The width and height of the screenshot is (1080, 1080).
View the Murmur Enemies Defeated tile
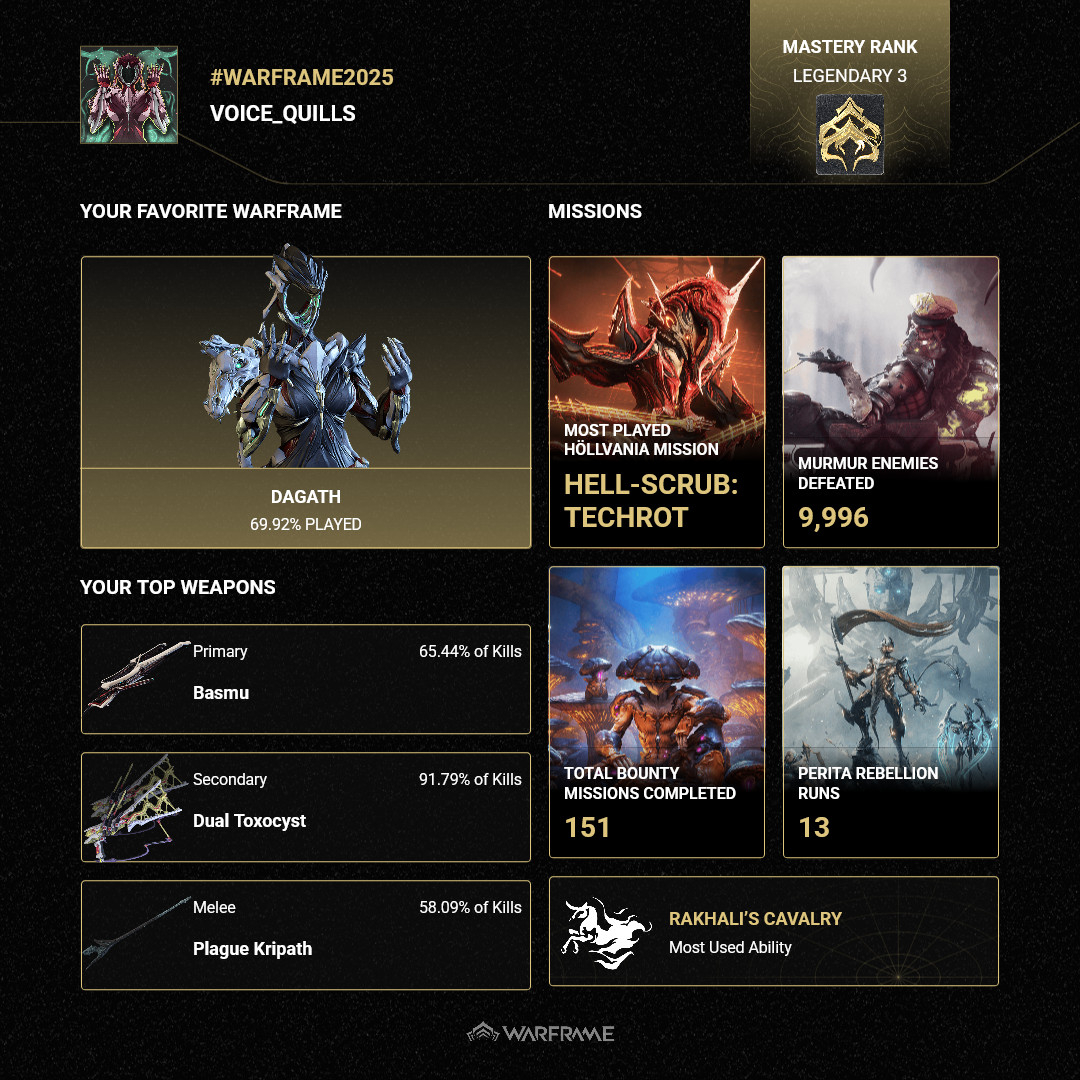[890, 402]
